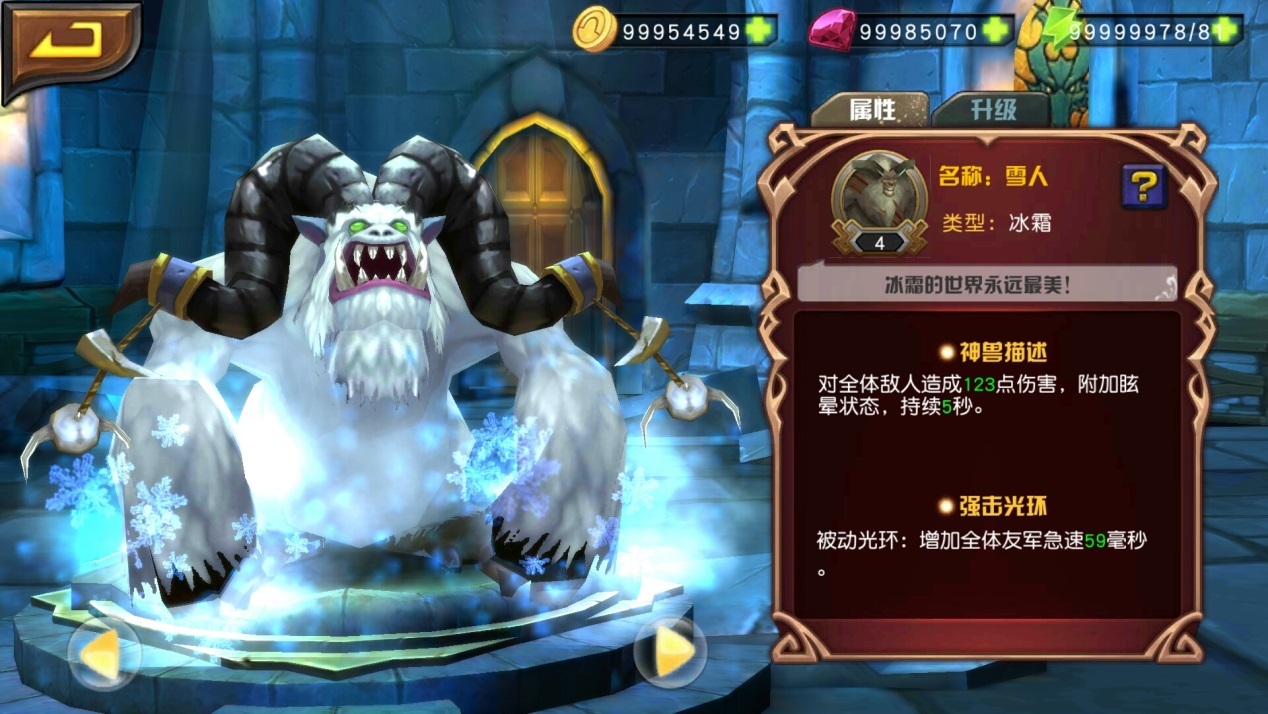Open the yellow question mark help
This screenshot has width=1268, height=714.
tap(1144, 185)
